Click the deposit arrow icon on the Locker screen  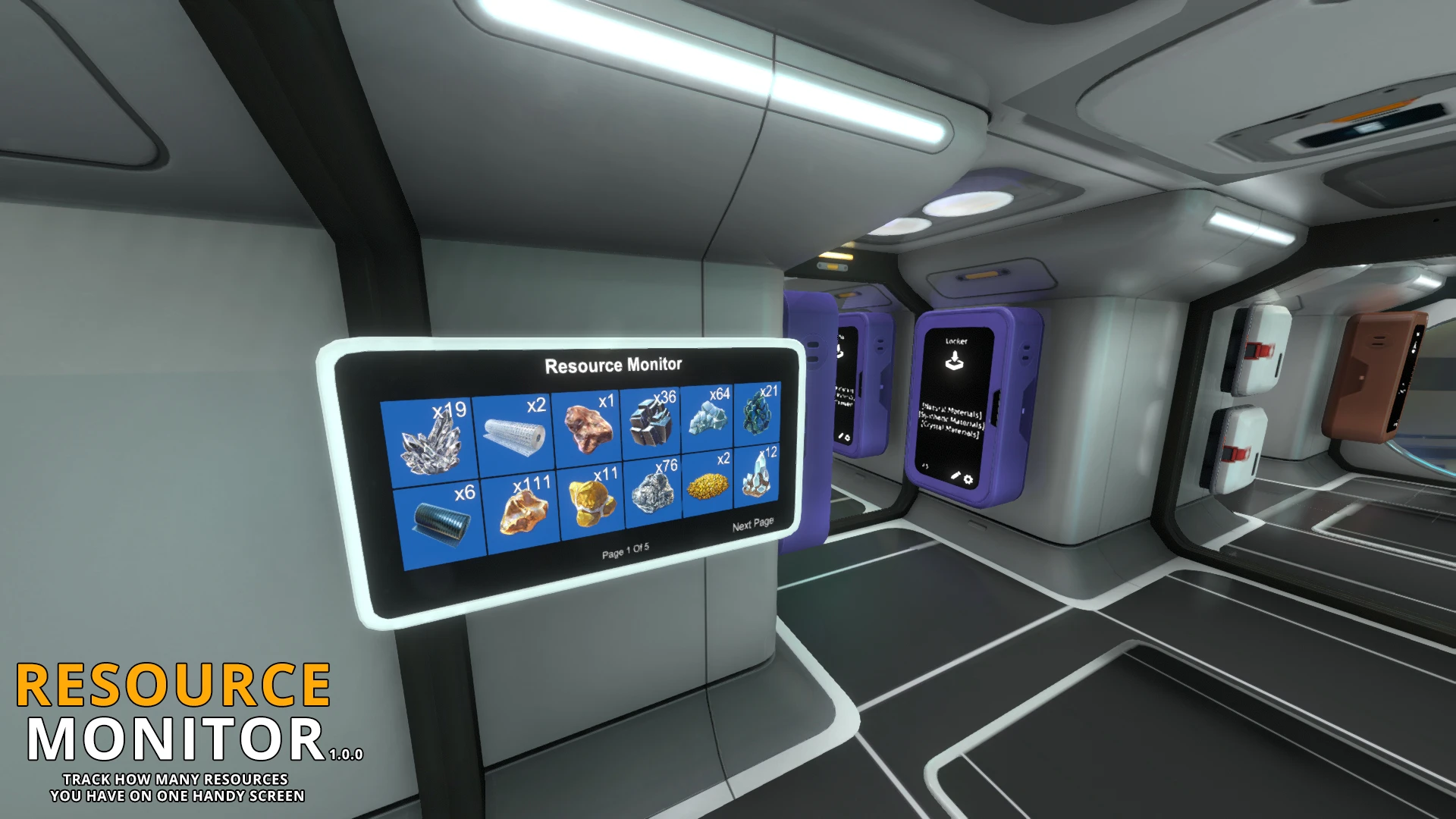click(x=954, y=360)
